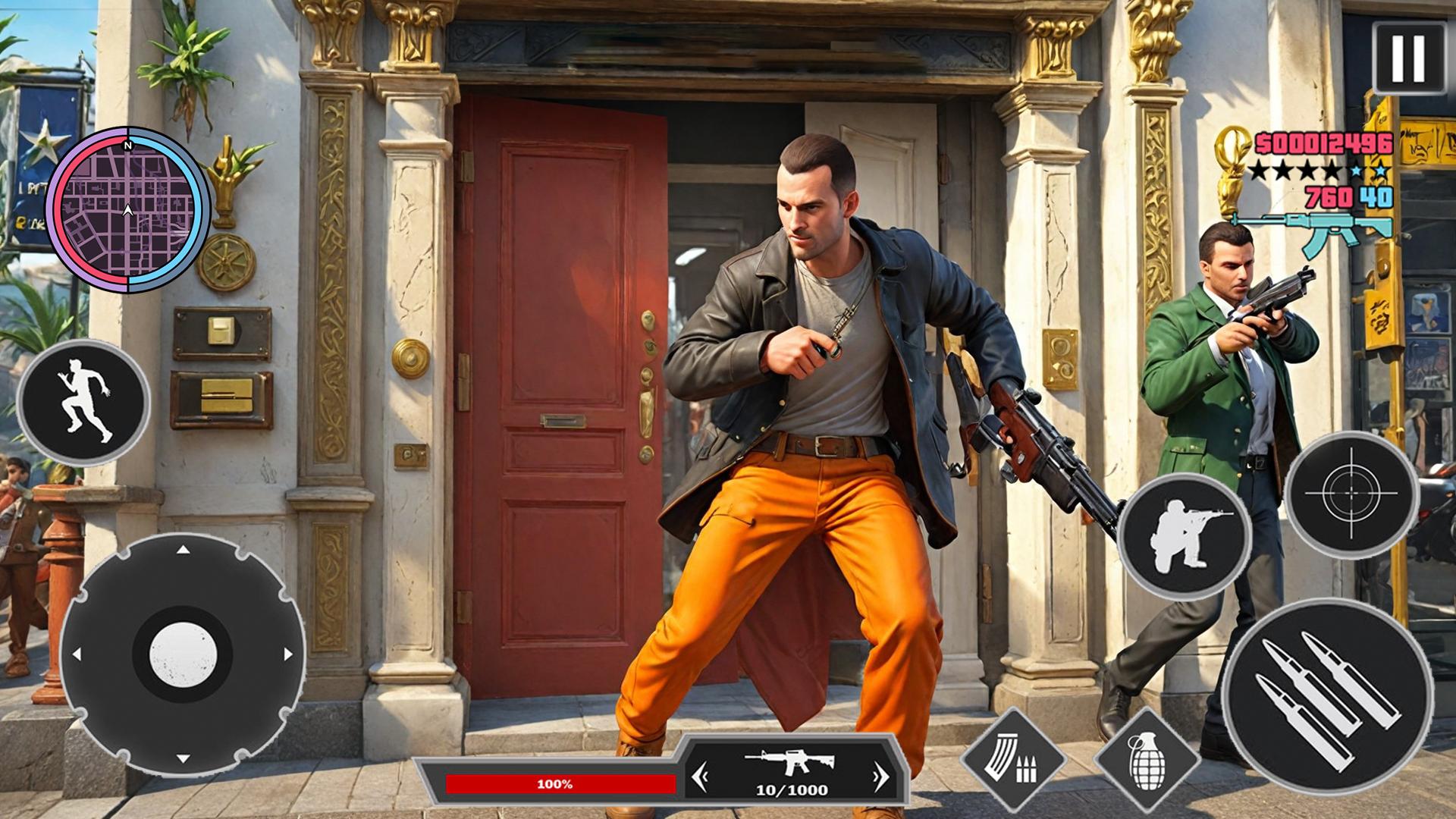Tap the joystick's right arrow
This screenshot has width=1456, height=819.
click(288, 654)
